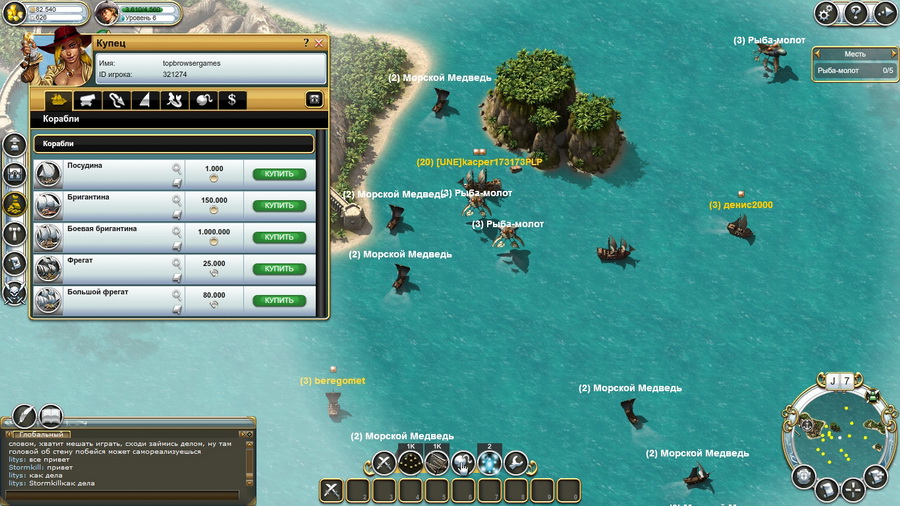Select the cannonball ammo icon

point(411,463)
